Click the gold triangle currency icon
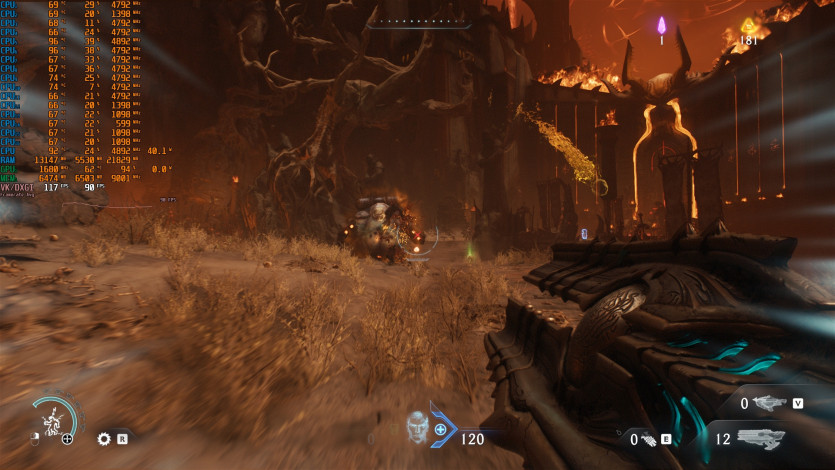 [748, 26]
